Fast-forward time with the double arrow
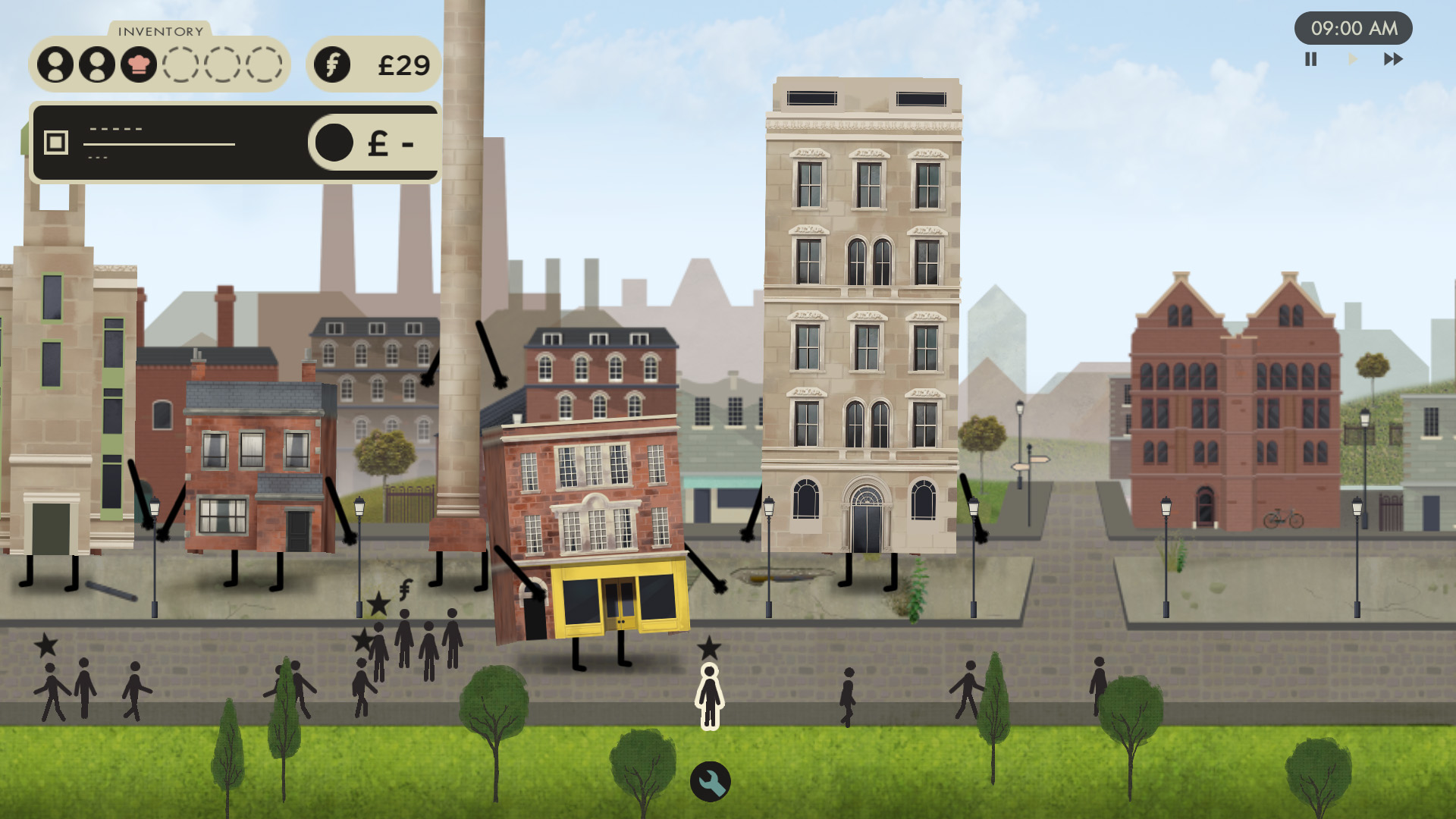The image size is (1456, 819). [1393, 59]
